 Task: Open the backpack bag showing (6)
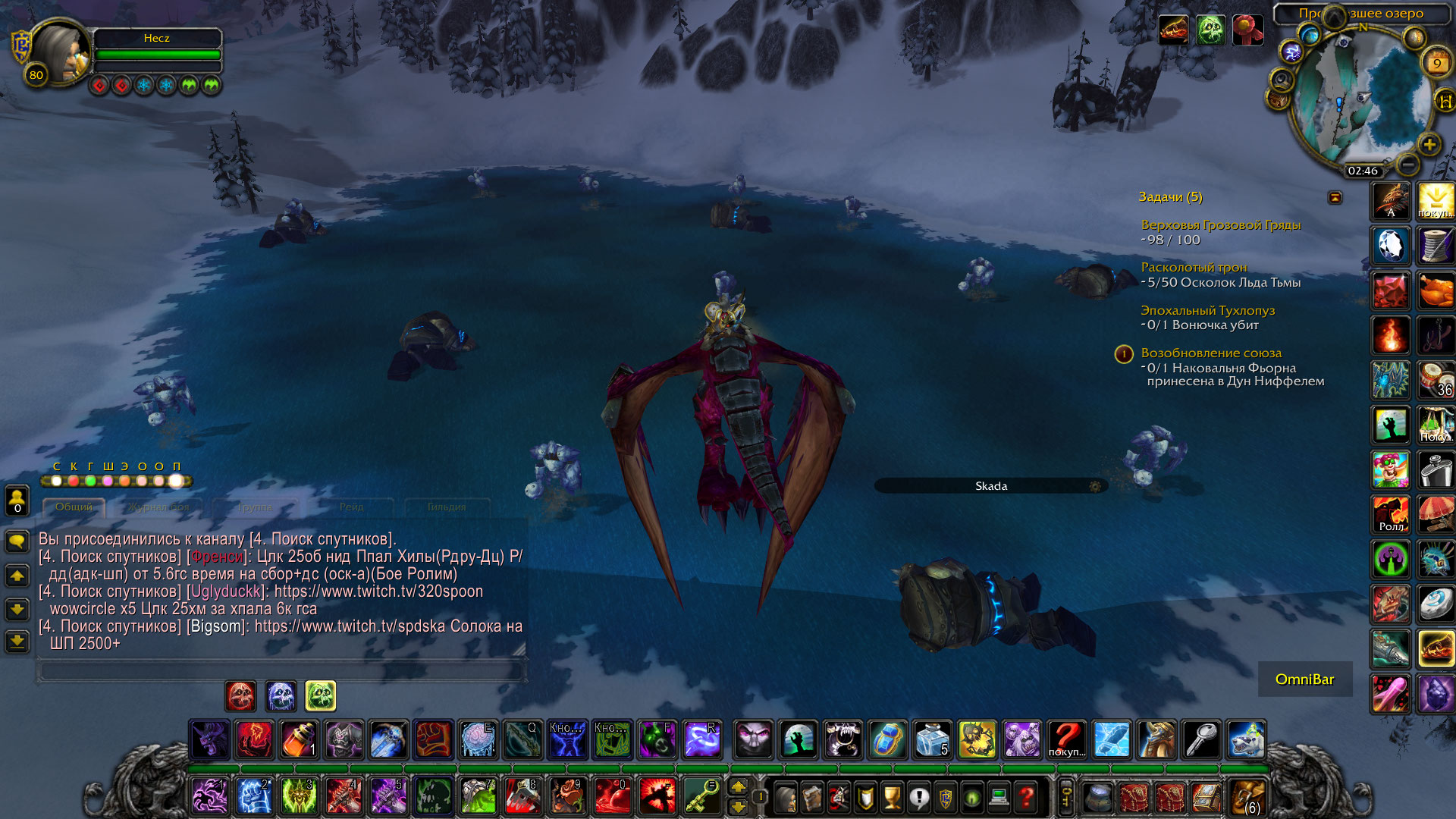pos(1247,797)
